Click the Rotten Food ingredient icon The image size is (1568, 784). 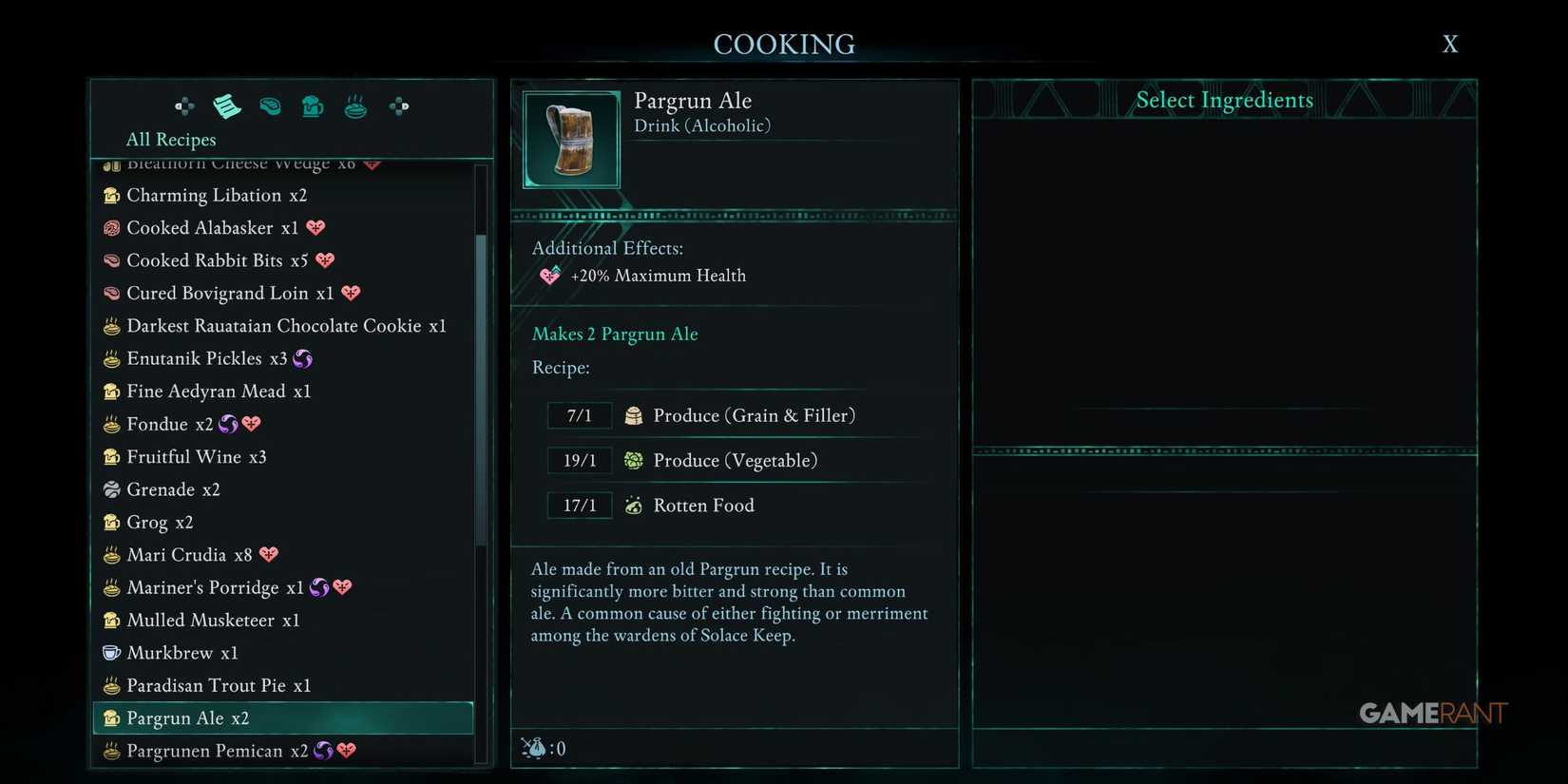pos(633,505)
